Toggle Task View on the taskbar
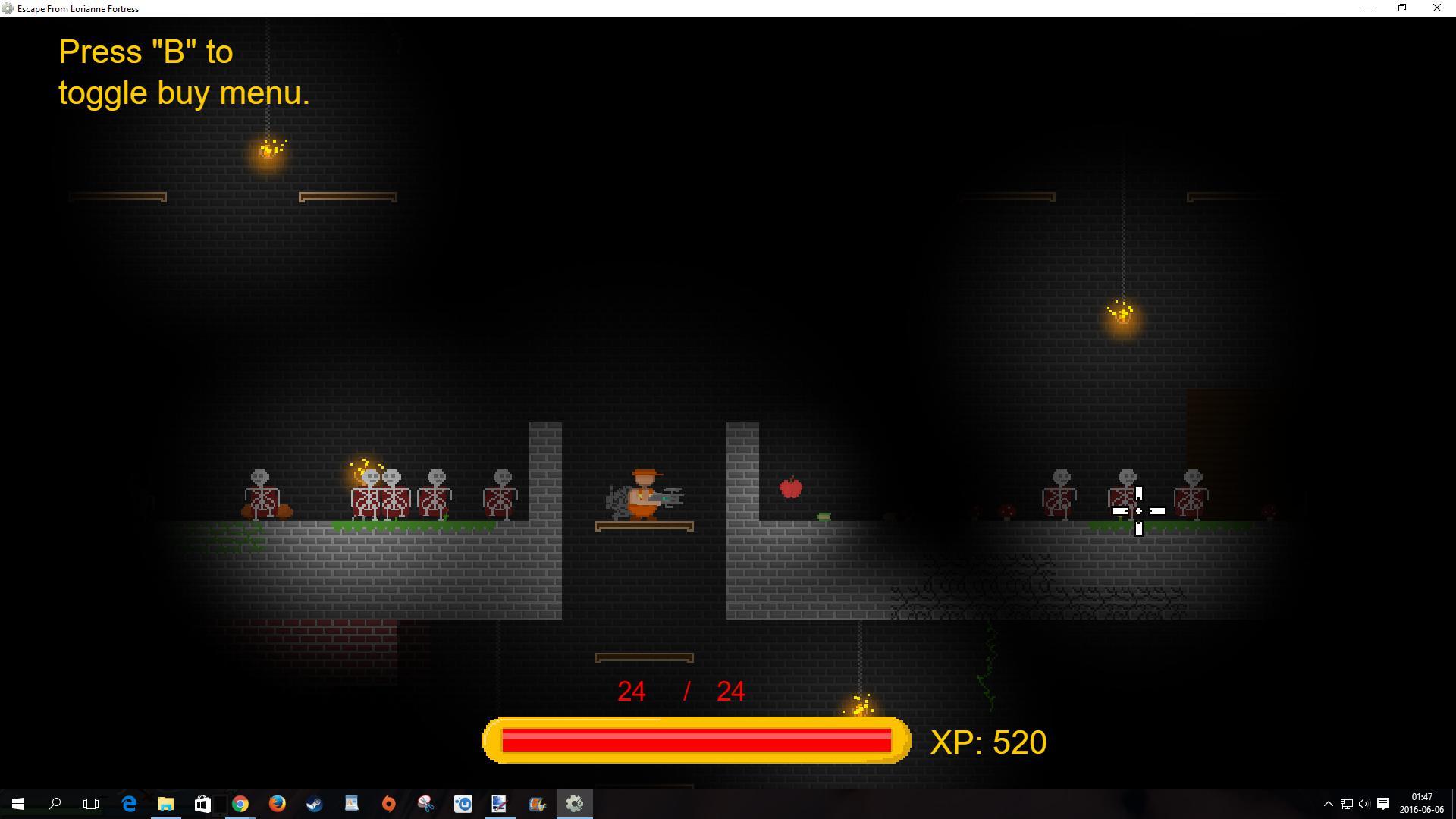 tap(90, 803)
